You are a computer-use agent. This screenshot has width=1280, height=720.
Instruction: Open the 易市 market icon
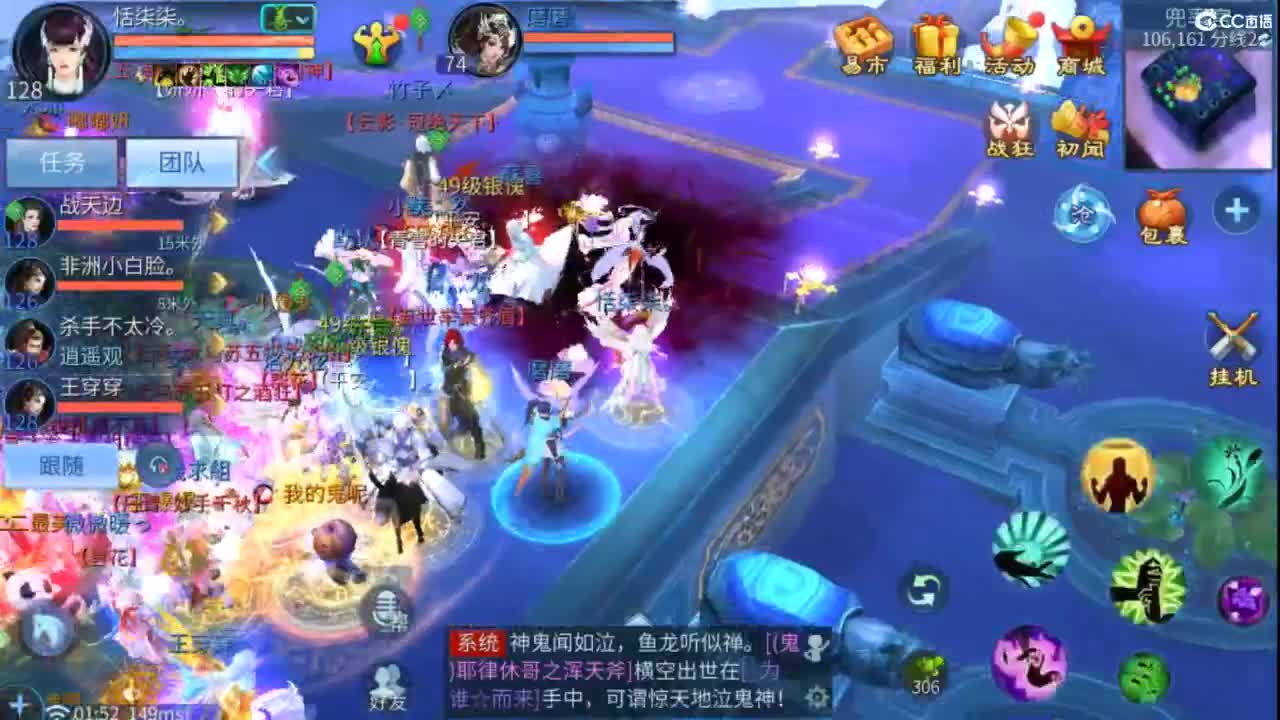[x=866, y=40]
